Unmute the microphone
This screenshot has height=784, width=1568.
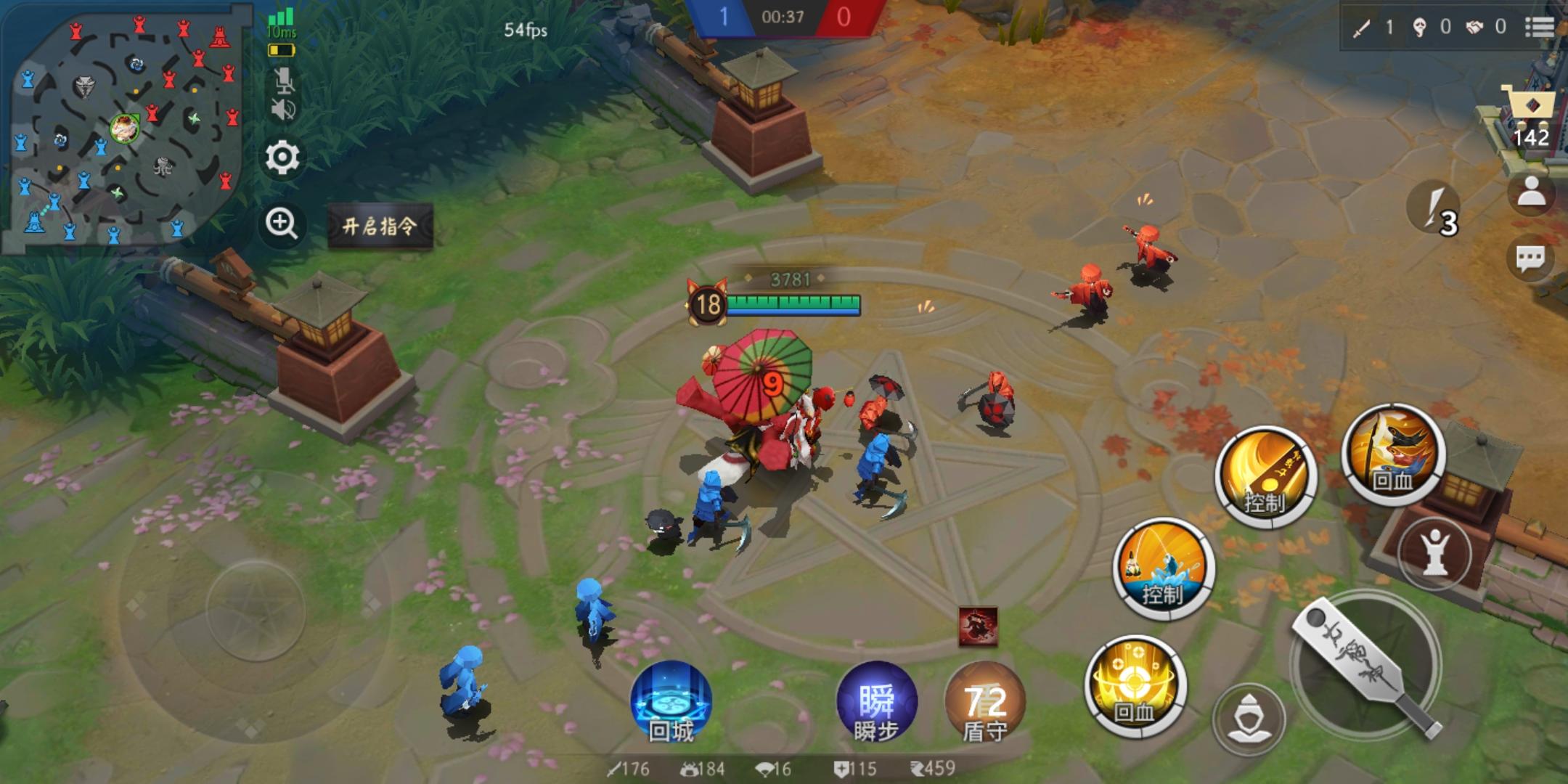pos(285,82)
